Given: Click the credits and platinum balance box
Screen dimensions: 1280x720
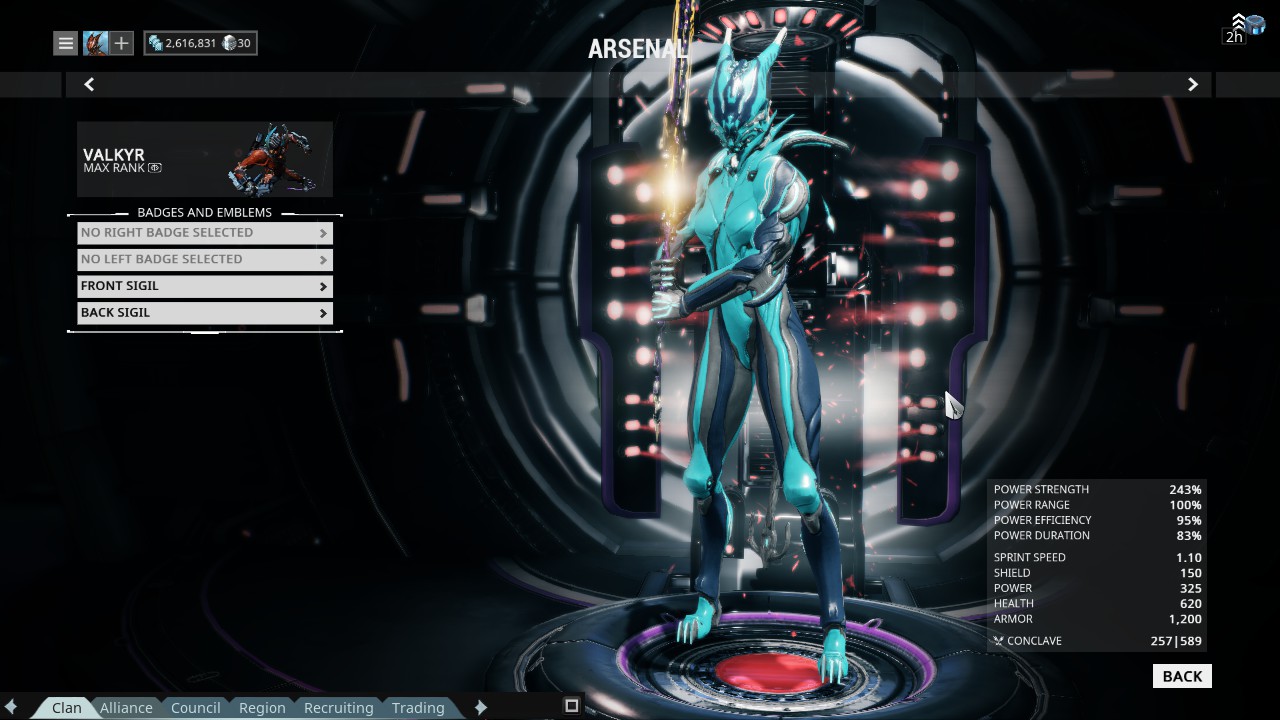Looking at the screenshot, I should coord(200,43).
